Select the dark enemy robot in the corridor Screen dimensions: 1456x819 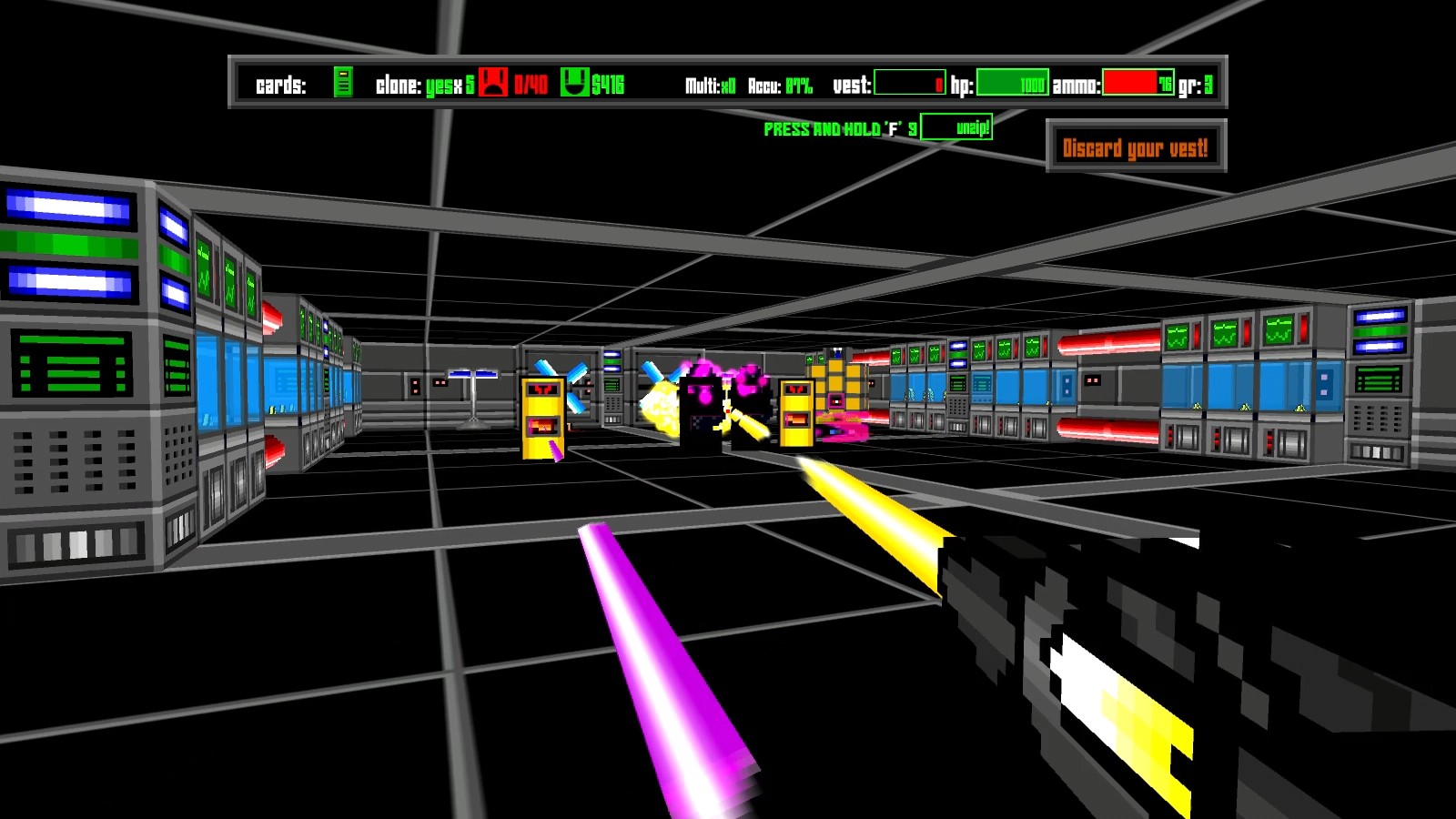tap(705, 400)
